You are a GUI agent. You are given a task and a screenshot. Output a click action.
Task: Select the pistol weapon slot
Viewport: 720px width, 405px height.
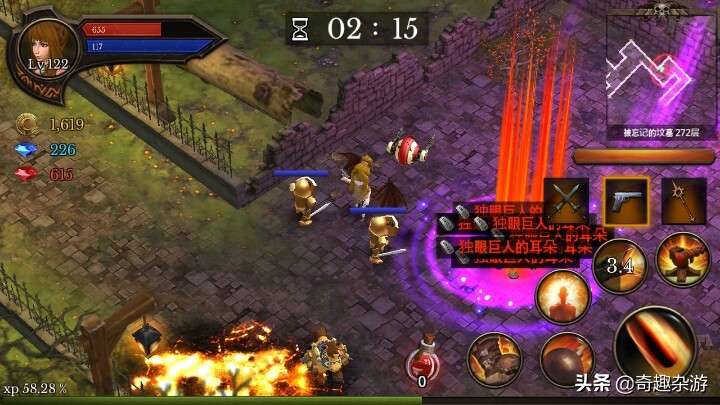[x=624, y=202]
